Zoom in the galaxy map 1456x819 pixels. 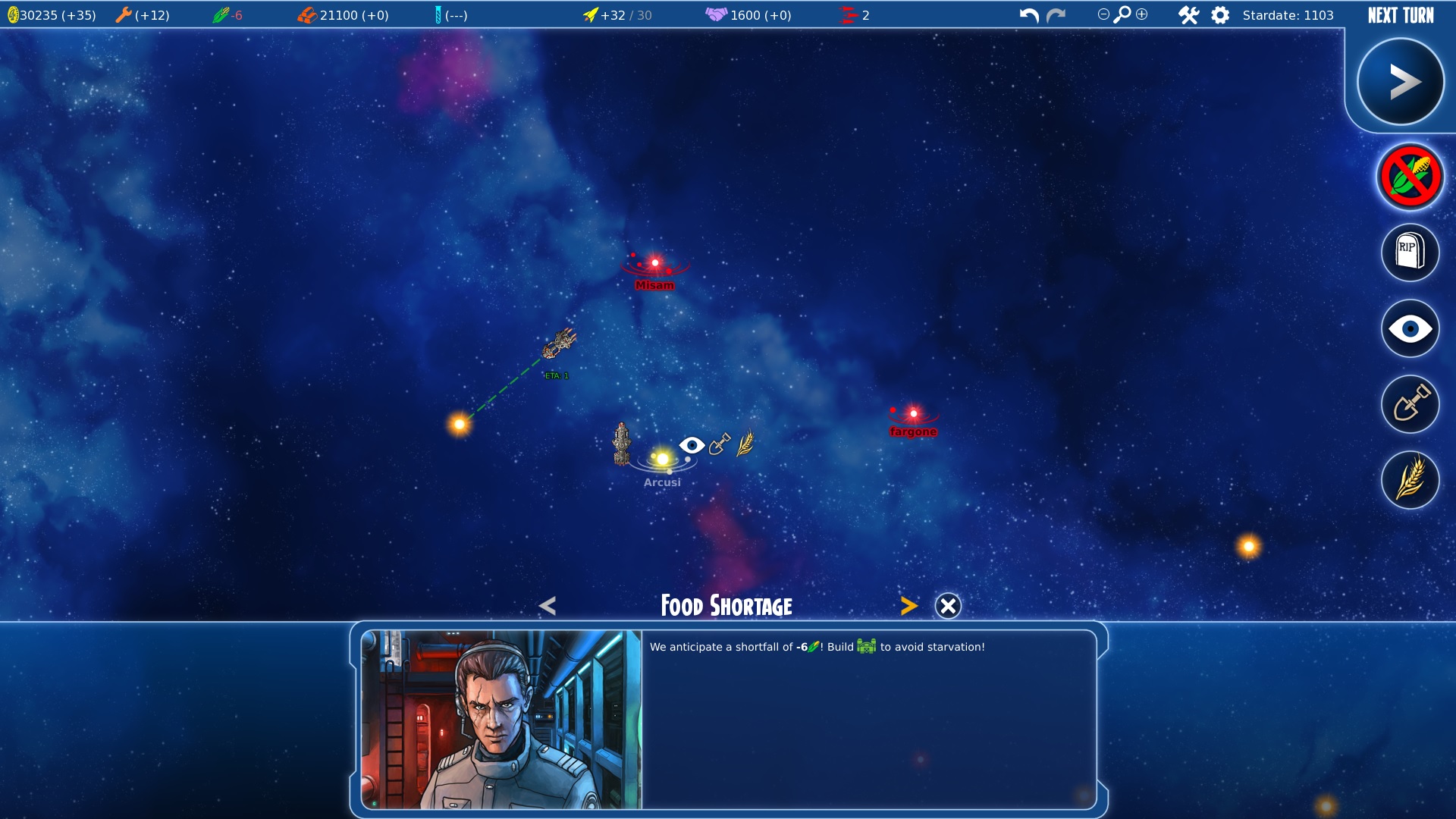coord(1142,14)
